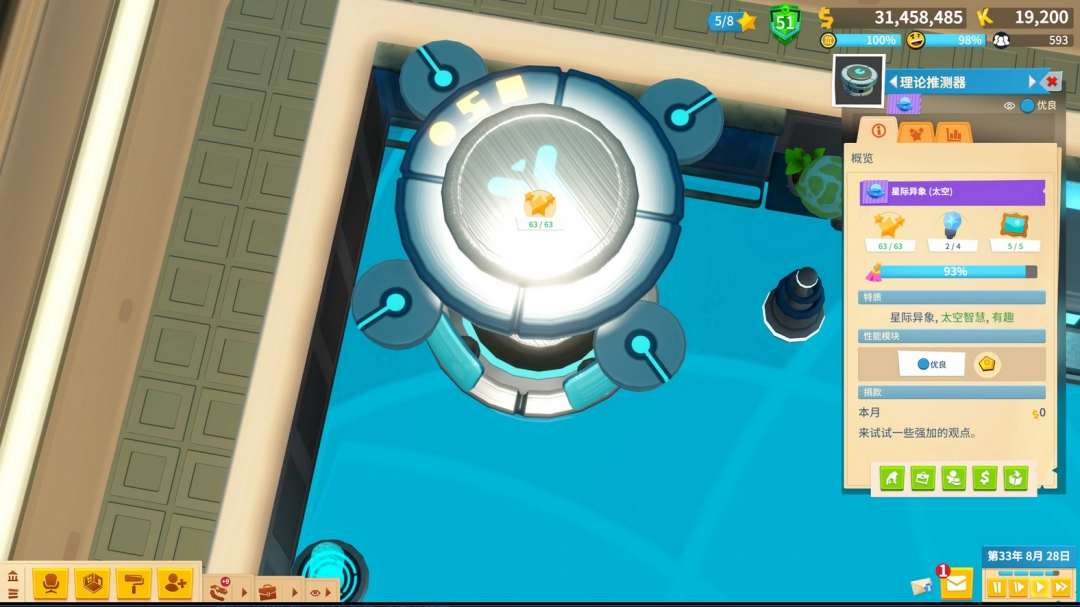Open the middle orange exhibit tab

(x=916, y=132)
